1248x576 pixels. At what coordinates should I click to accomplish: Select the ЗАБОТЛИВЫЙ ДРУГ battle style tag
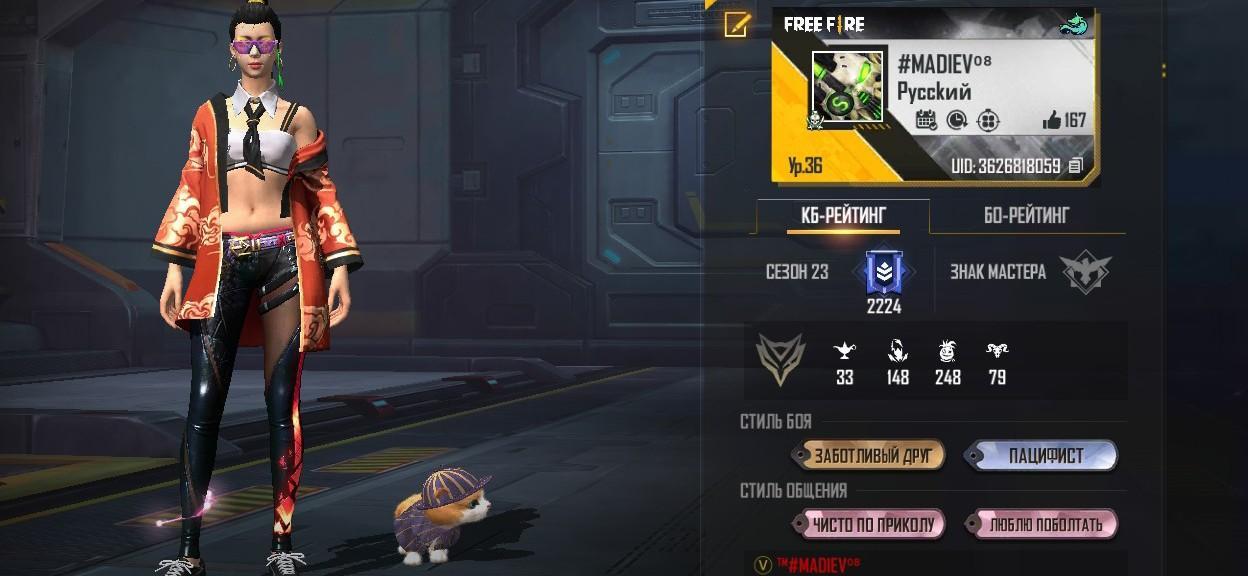pos(869,456)
